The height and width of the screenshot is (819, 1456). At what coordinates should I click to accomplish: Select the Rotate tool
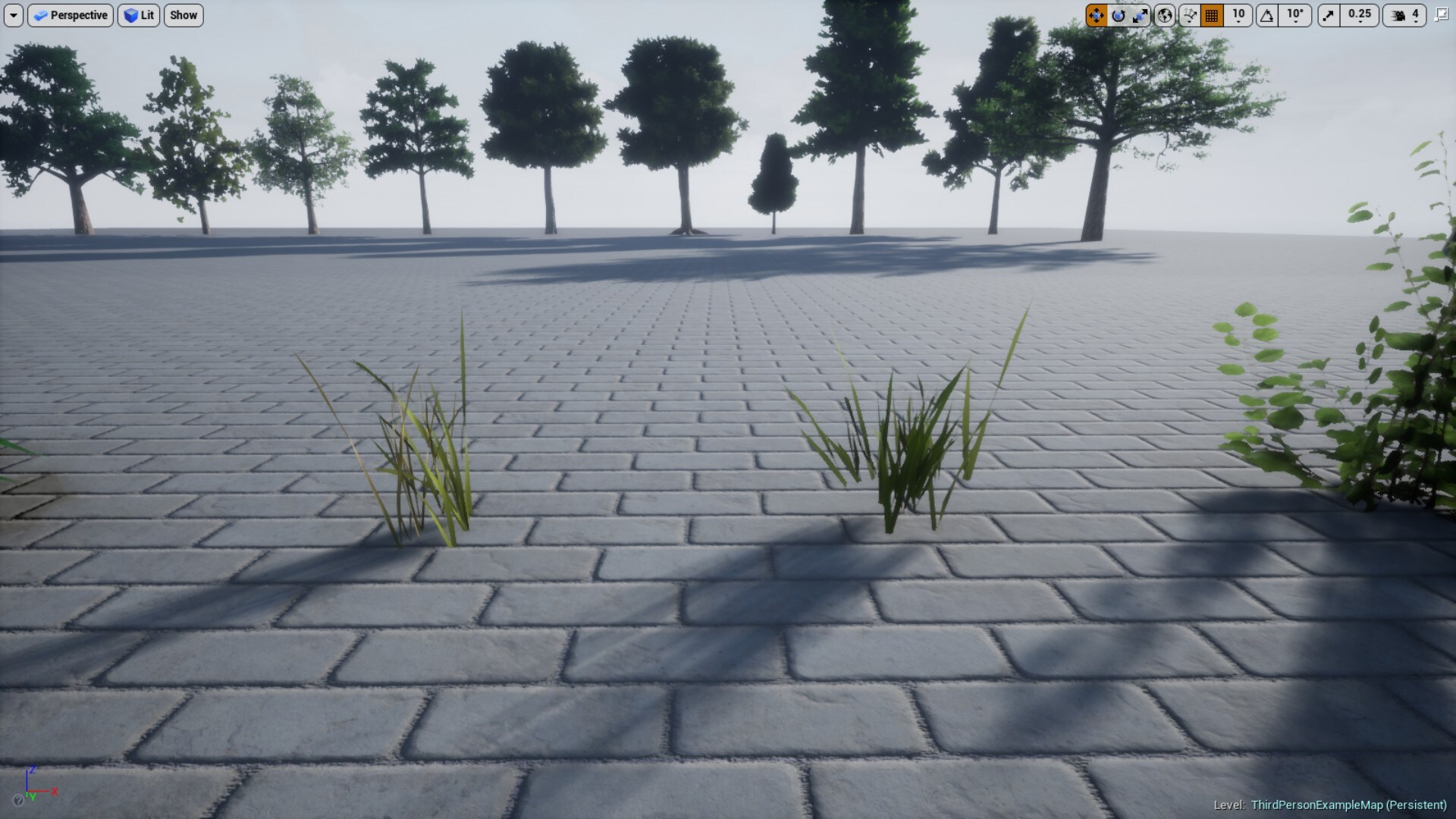coord(1118,16)
